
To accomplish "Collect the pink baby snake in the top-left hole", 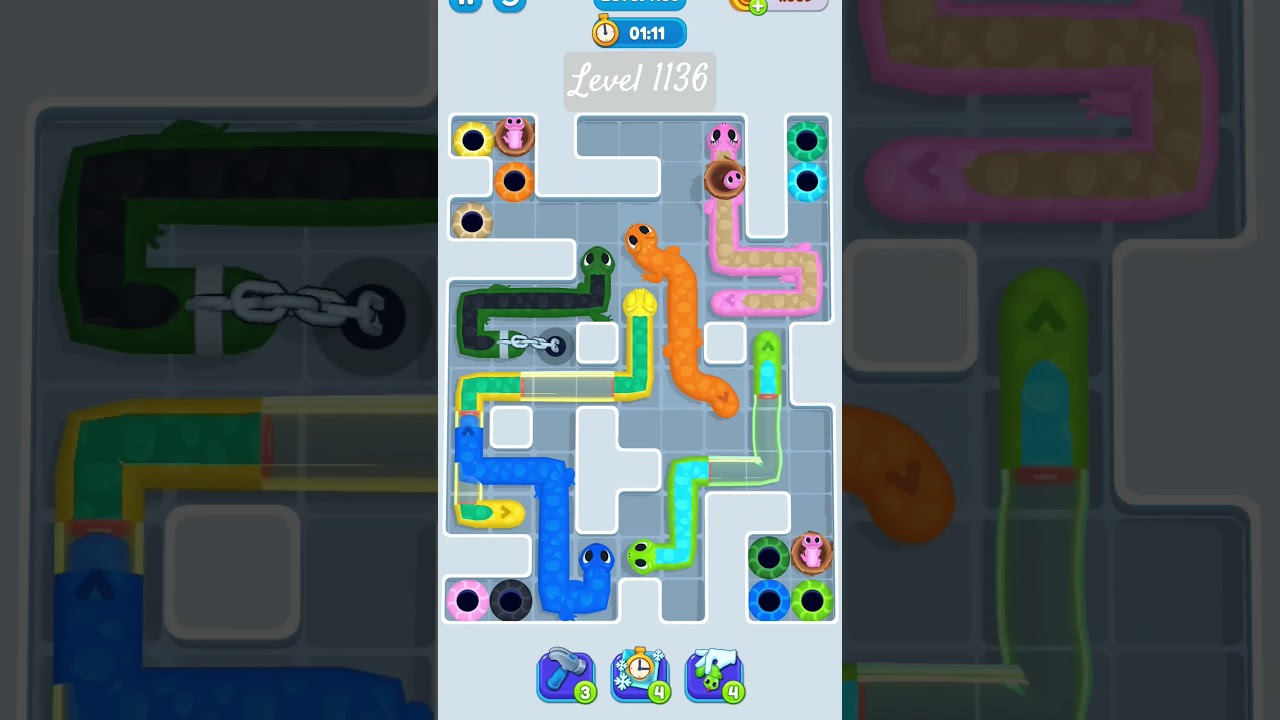I will pos(514,138).
